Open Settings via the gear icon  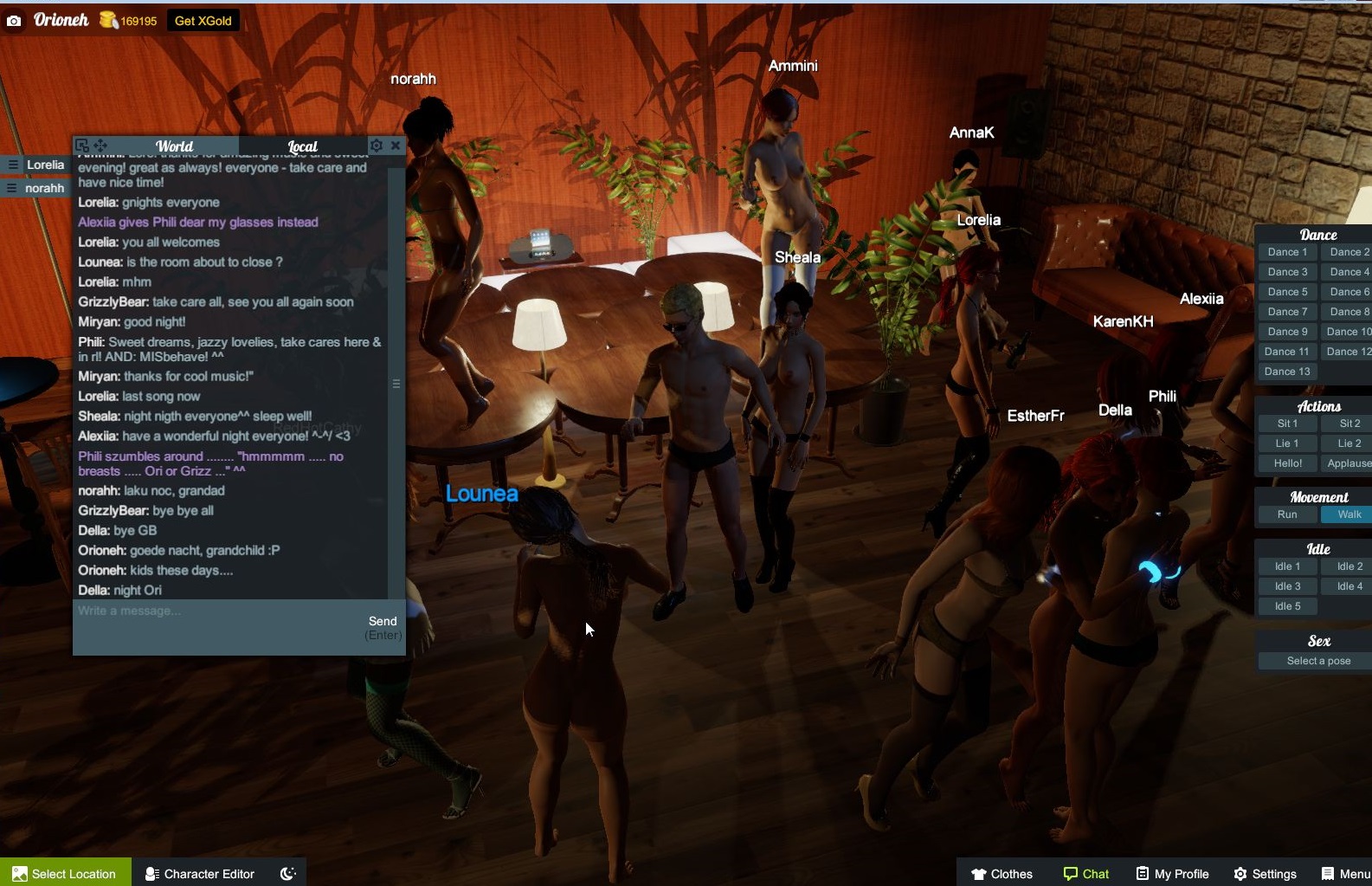tap(1265, 873)
